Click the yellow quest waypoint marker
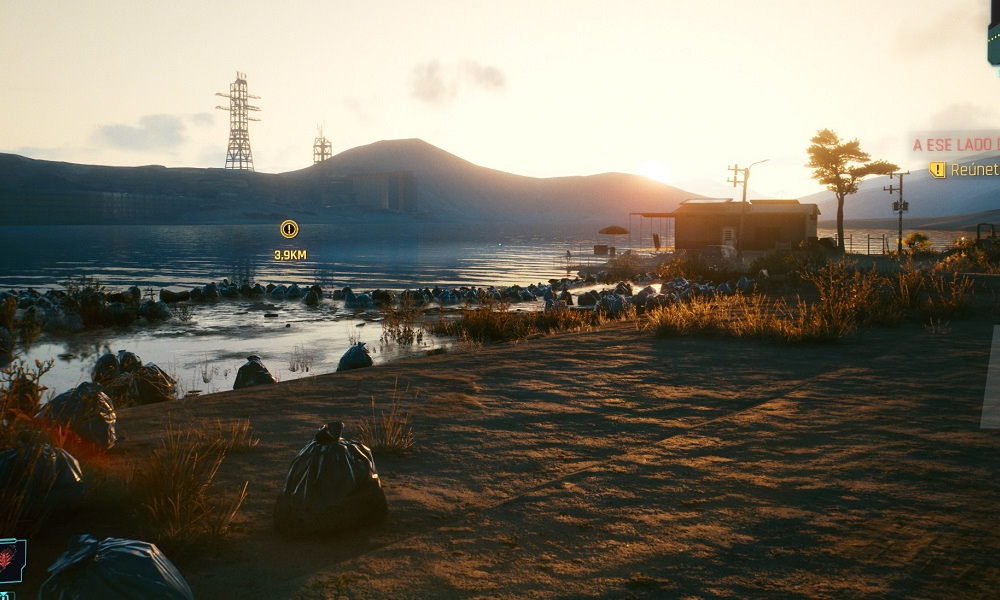This screenshot has width=1000, height=600. point(289,229)
